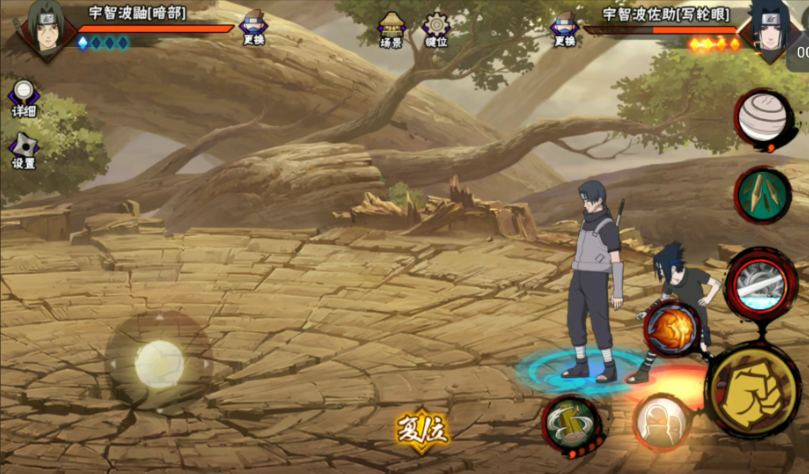
Task: Use the sword slash skill icon
Action: (x=761, y=285)
